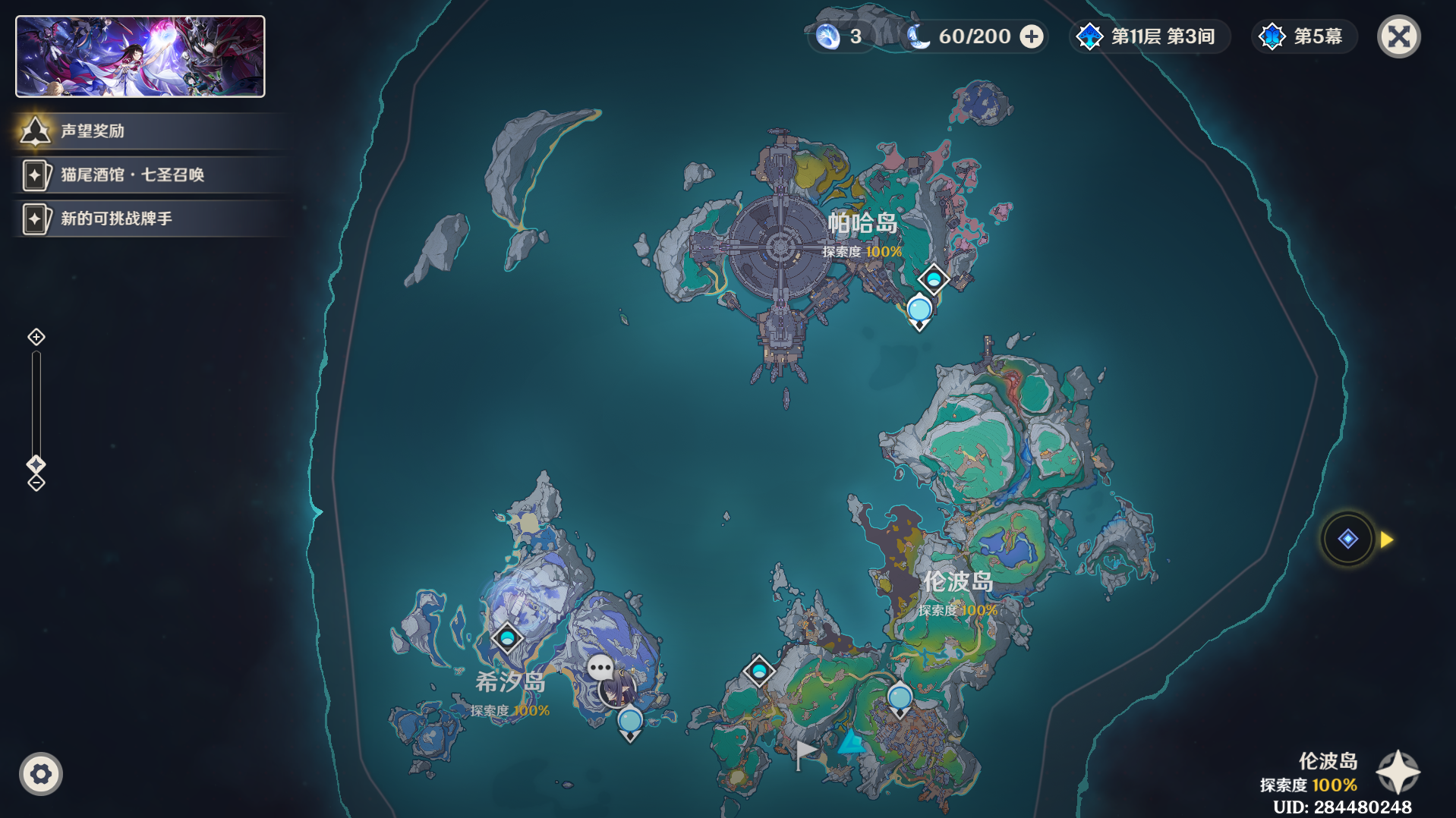This screenshot has height=818, width=1456.
Task: Add resin with the plus button
Action: [1032, 36]
